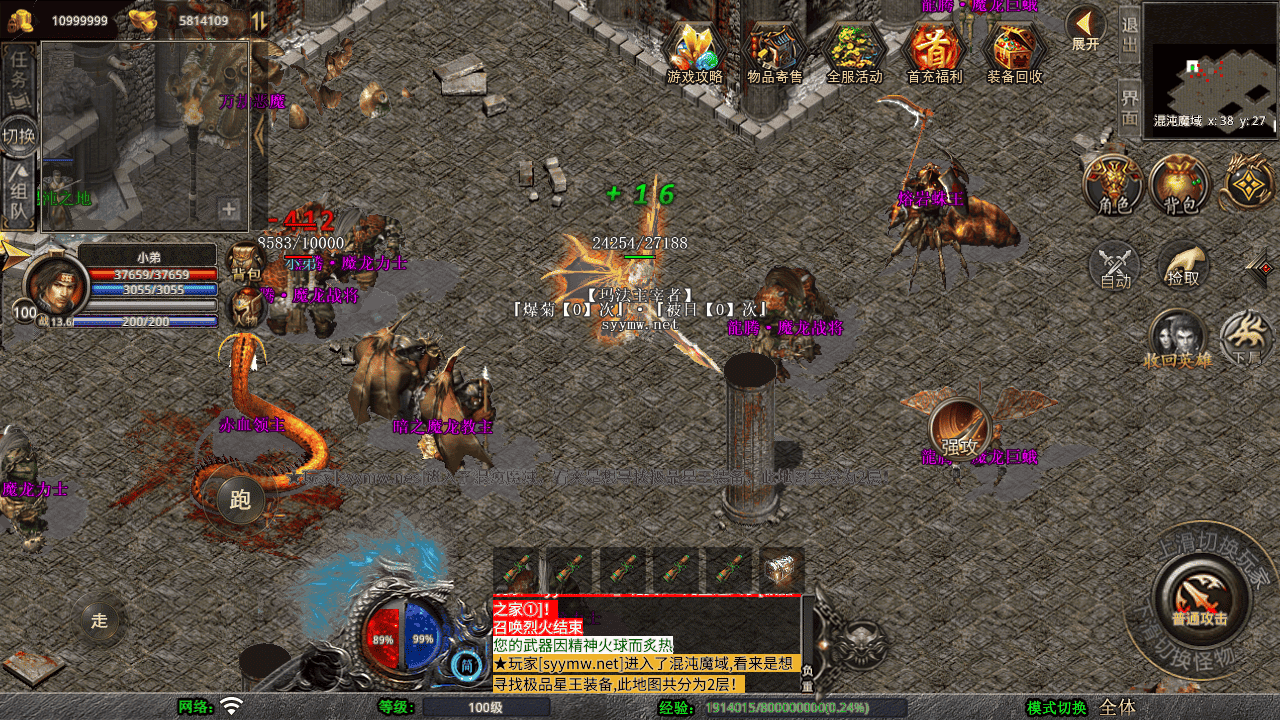Claim the 首充福利 first-recharge bonus

point(934,50)
